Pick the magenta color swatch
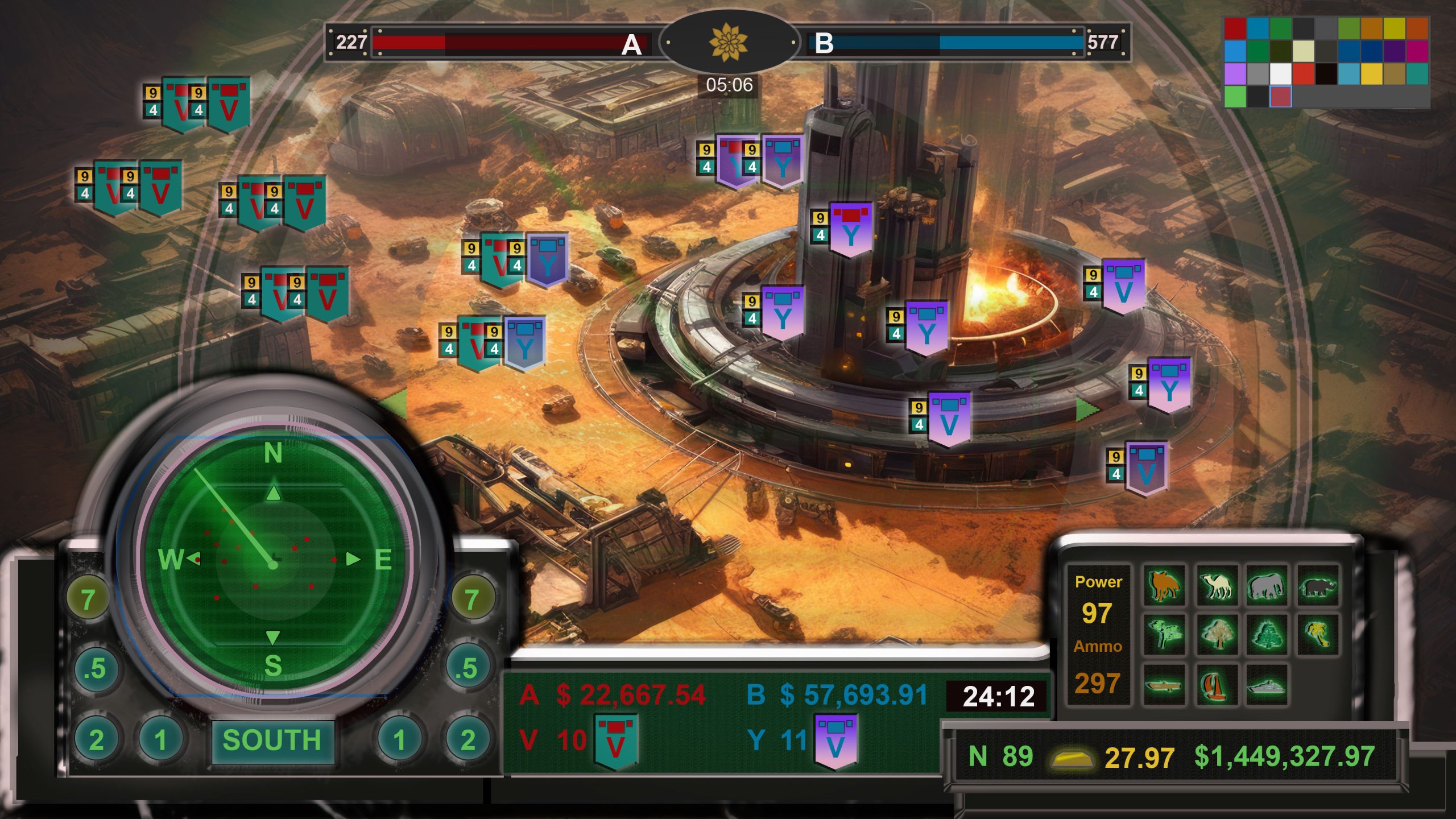This screenshot has height=819, width=1456. (1417, 51)
